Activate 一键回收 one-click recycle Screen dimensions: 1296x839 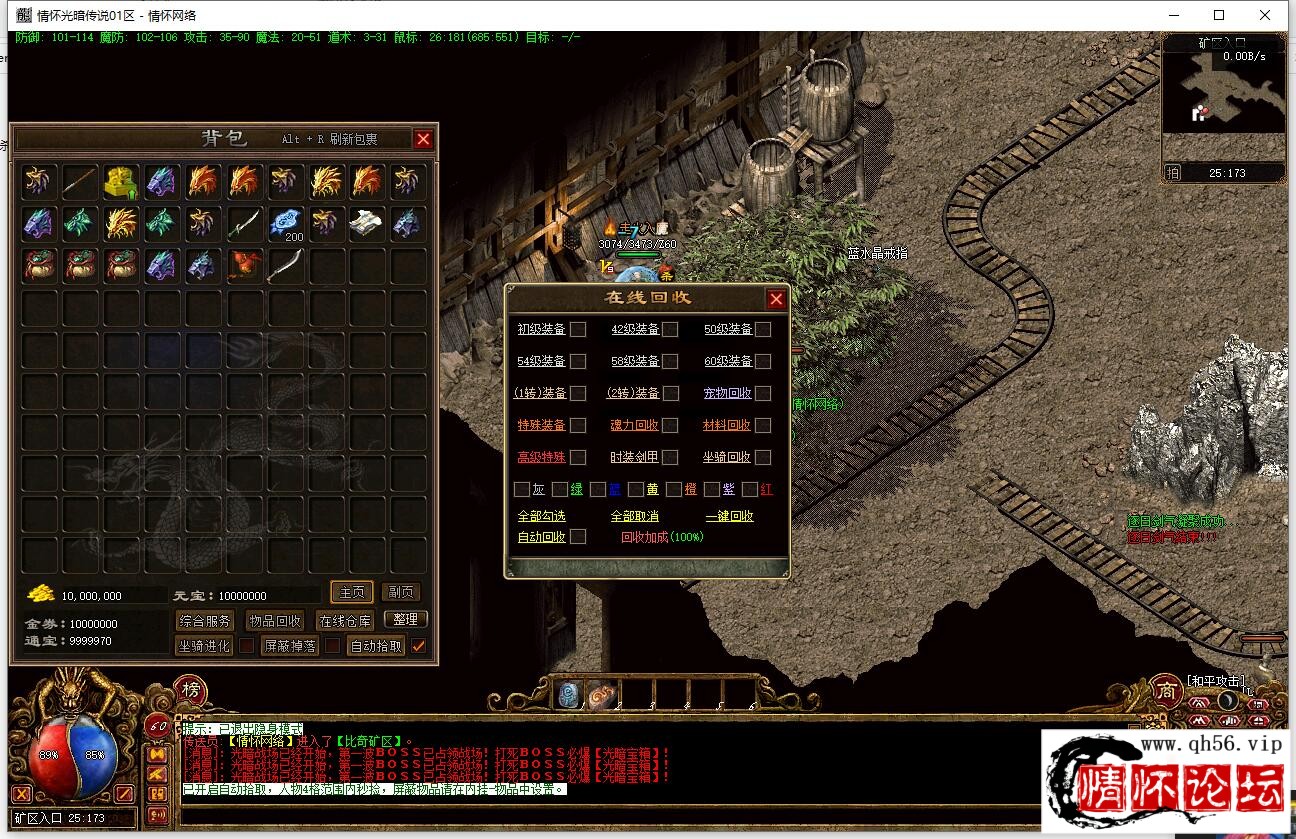point(729,516)
